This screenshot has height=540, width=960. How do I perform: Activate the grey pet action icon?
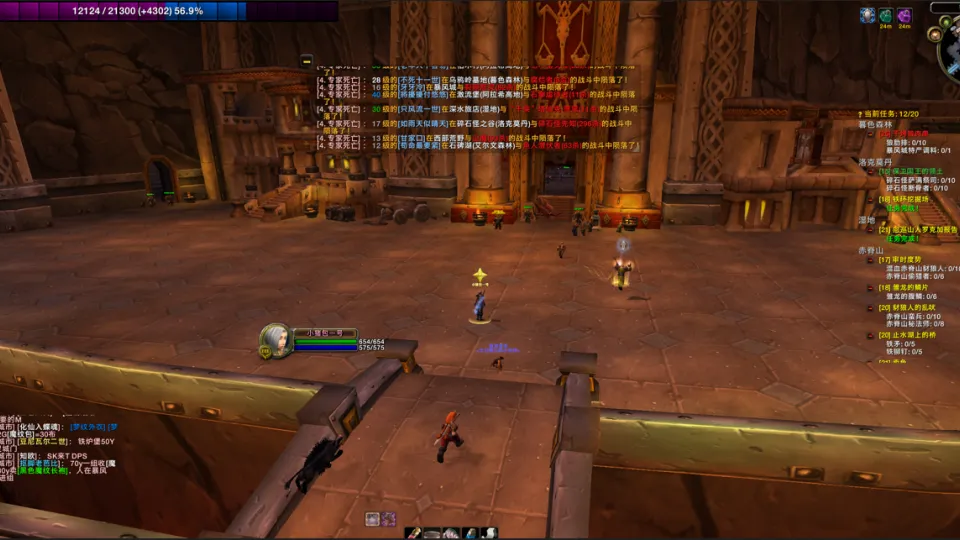coord(372,518)
